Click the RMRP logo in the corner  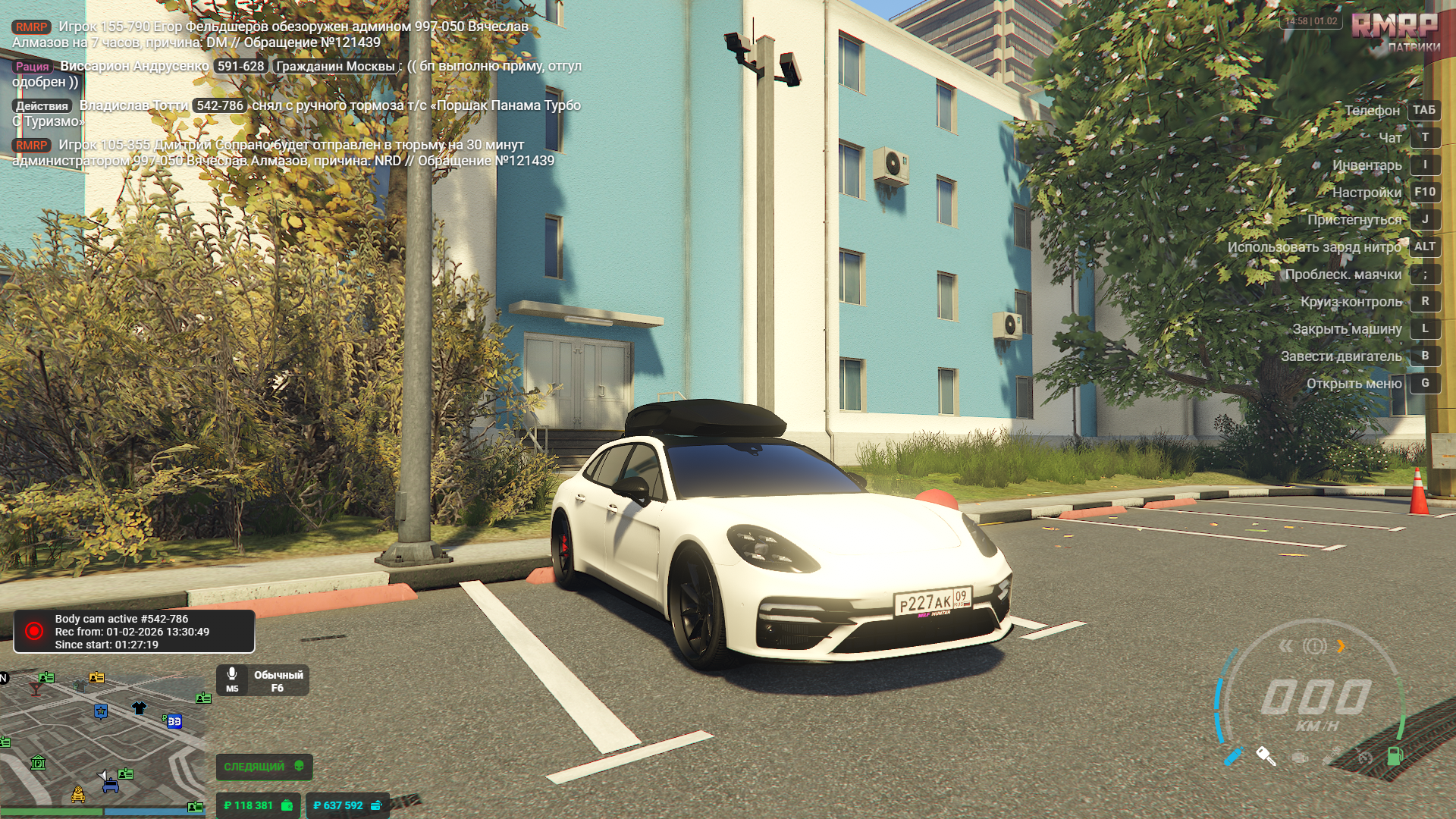point(1395,27)
